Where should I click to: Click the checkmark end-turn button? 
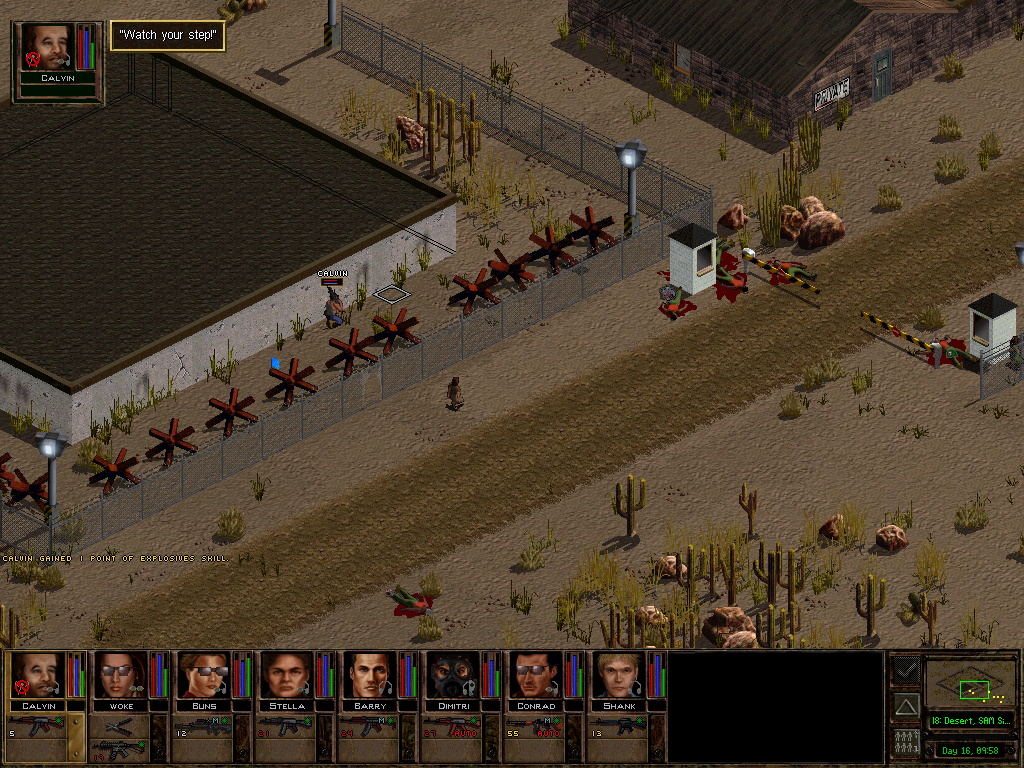[906, 668]
